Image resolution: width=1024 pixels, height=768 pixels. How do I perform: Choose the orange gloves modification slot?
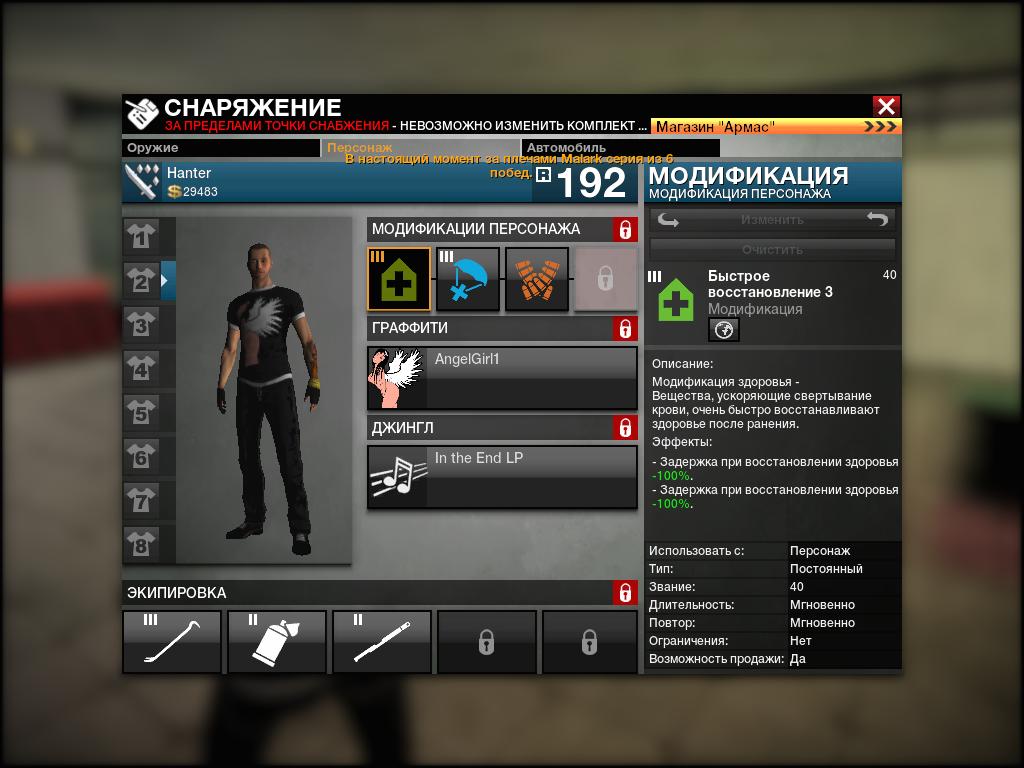(537, 279)
